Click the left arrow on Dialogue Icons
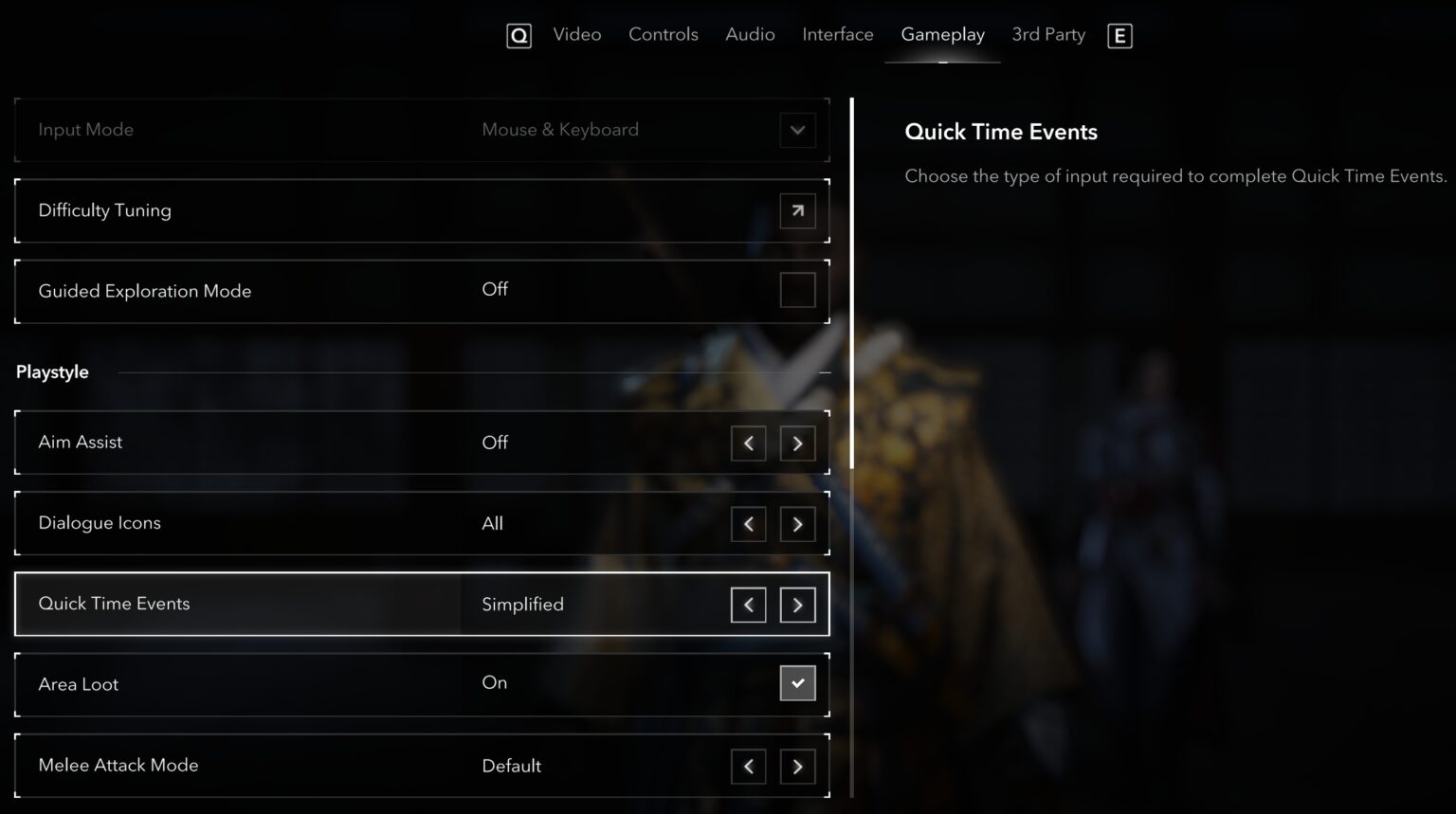Image resolution: width=1456 pixels, height=814 pixels. (748, 524)
